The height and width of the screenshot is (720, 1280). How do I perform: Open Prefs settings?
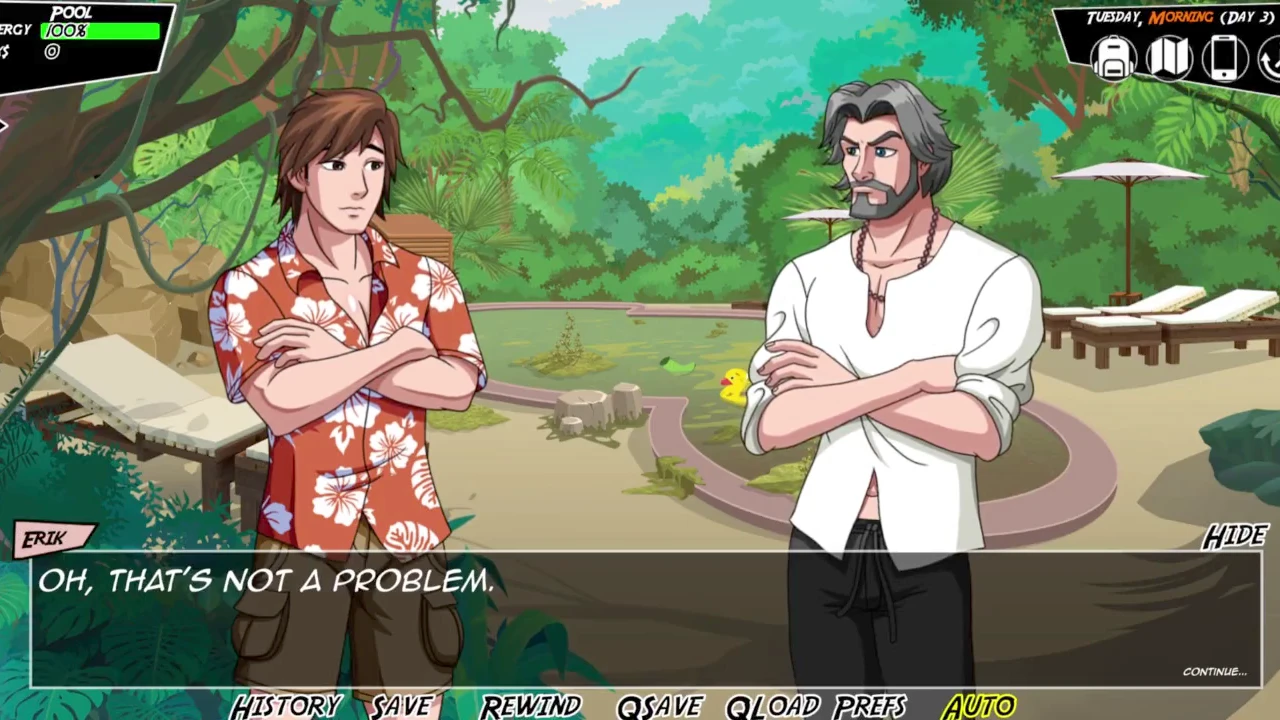[870, 706]
